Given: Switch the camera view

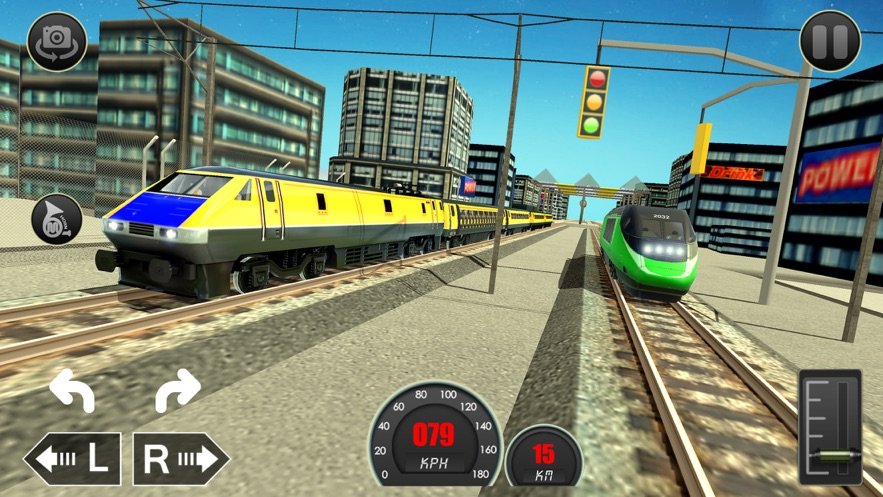Looking at the screenshot, I should click(x=57, y=41).
